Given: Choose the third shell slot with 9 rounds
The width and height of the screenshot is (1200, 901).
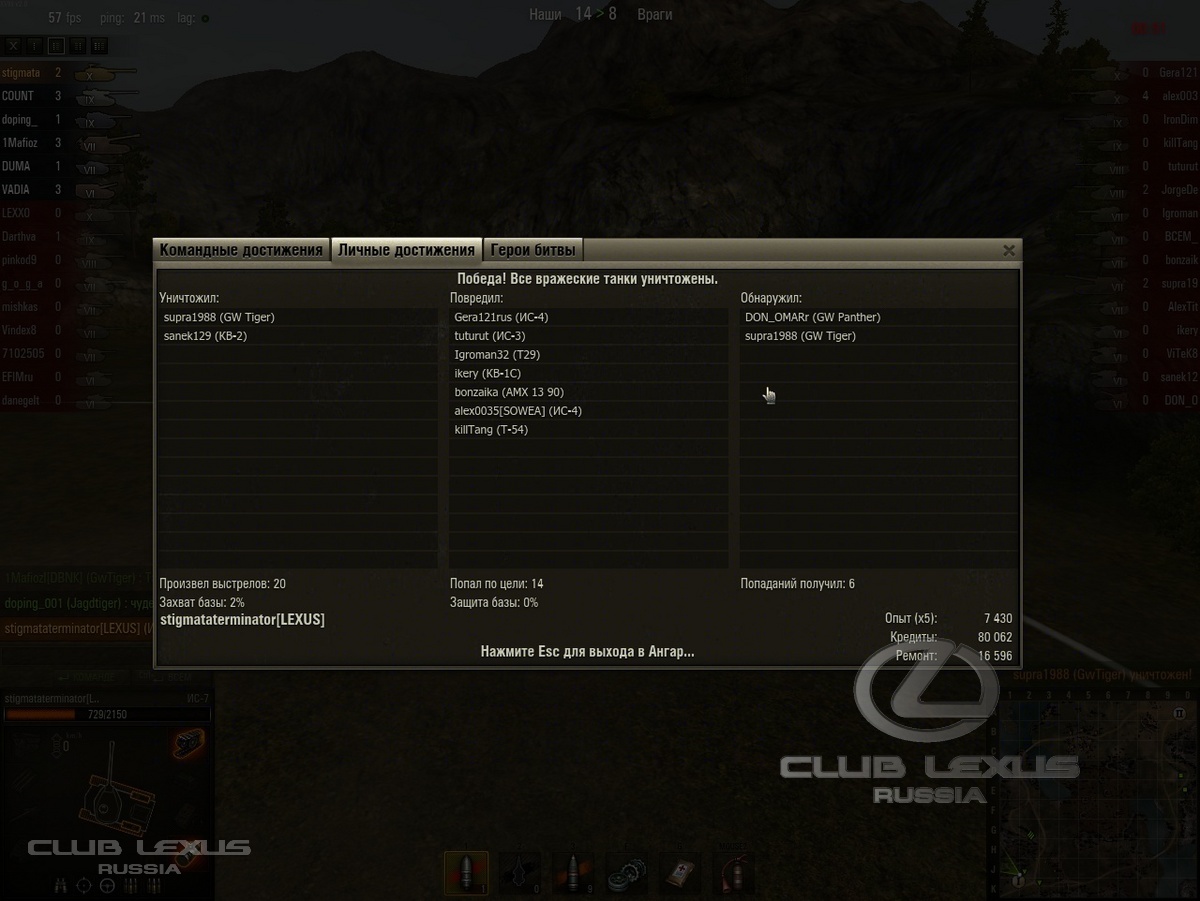Looking at the screenshot, I should 572,873.
